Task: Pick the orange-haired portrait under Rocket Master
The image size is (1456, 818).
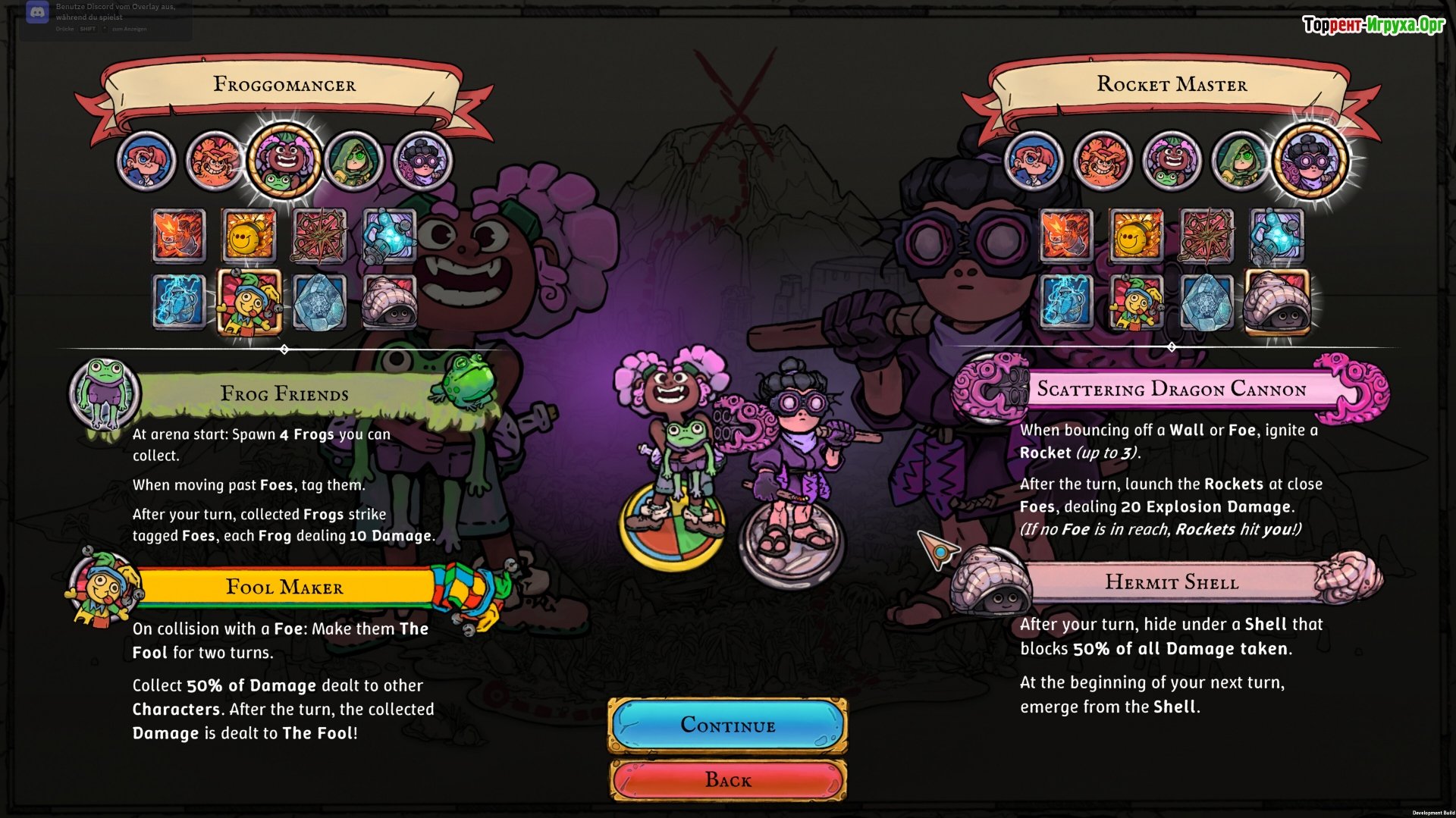Action: point(1102,161)
